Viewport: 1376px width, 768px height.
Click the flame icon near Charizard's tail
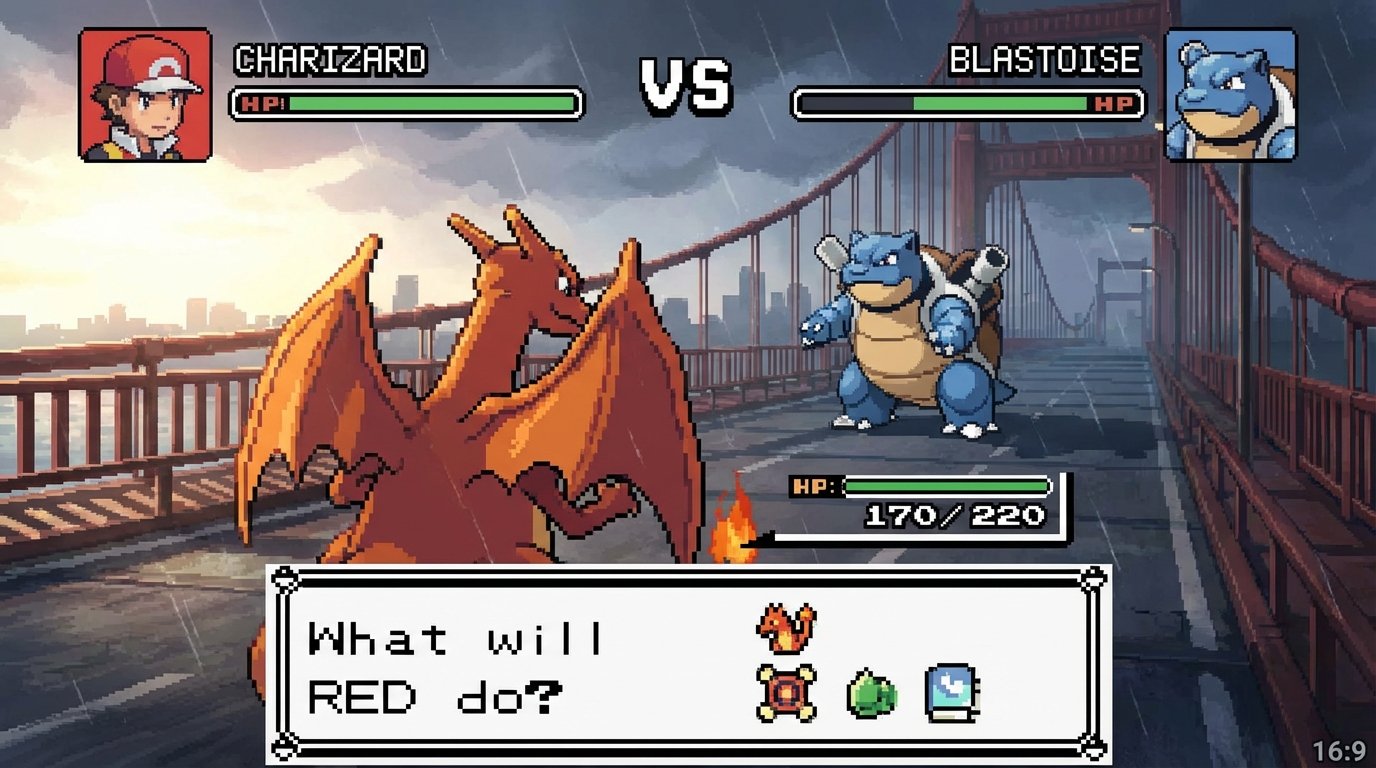[x=733, y=530]
